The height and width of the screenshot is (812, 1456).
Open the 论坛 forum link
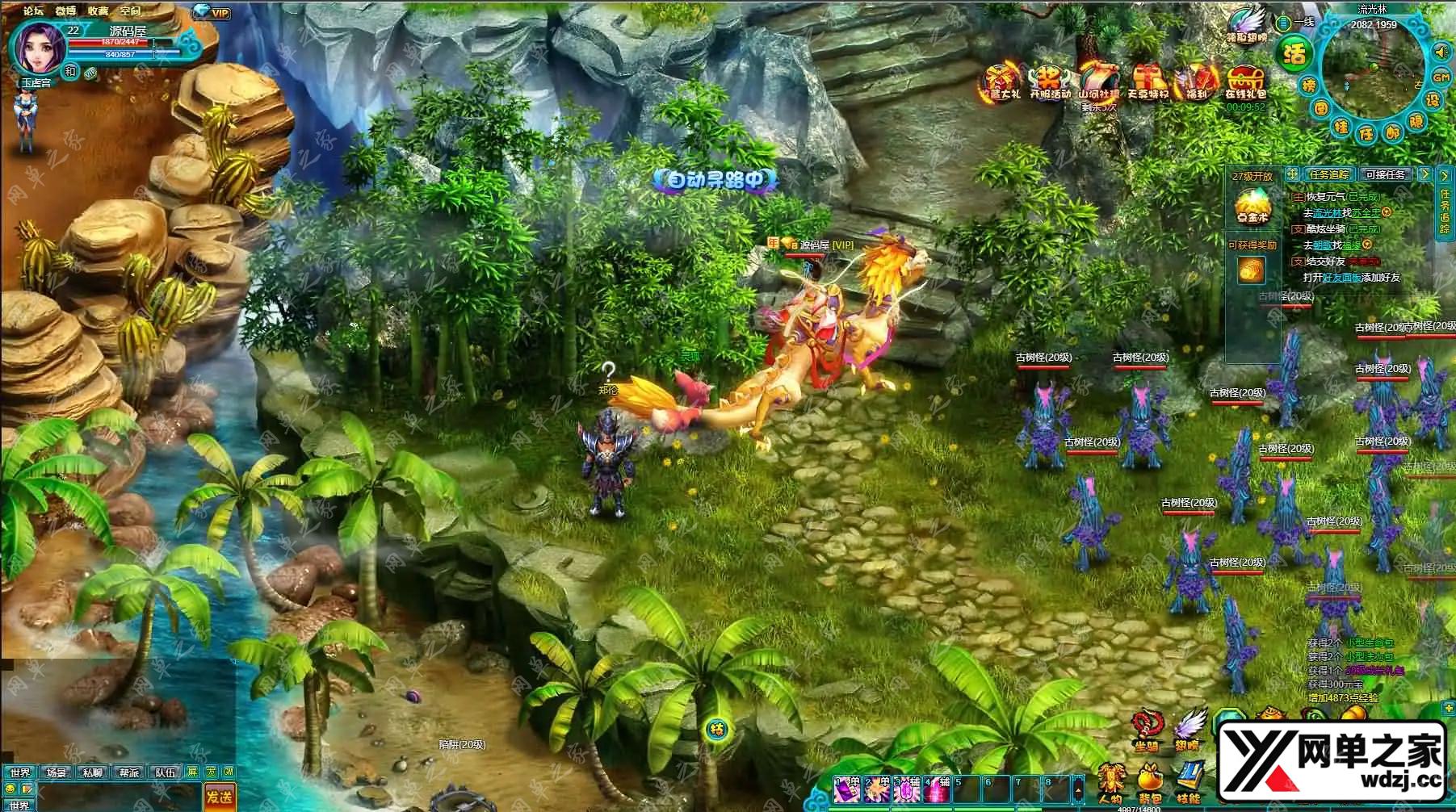[33, 10]
